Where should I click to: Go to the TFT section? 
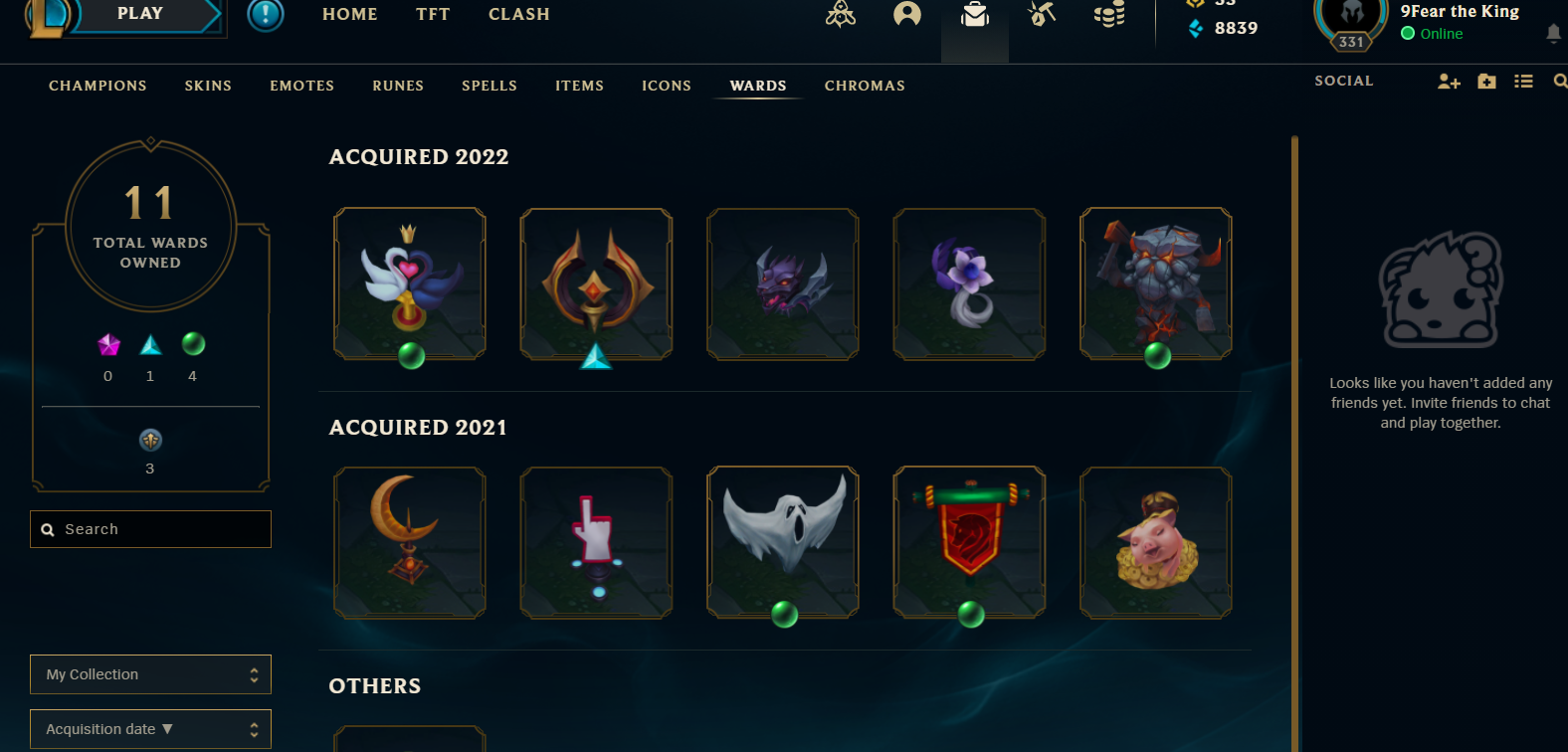433,14
